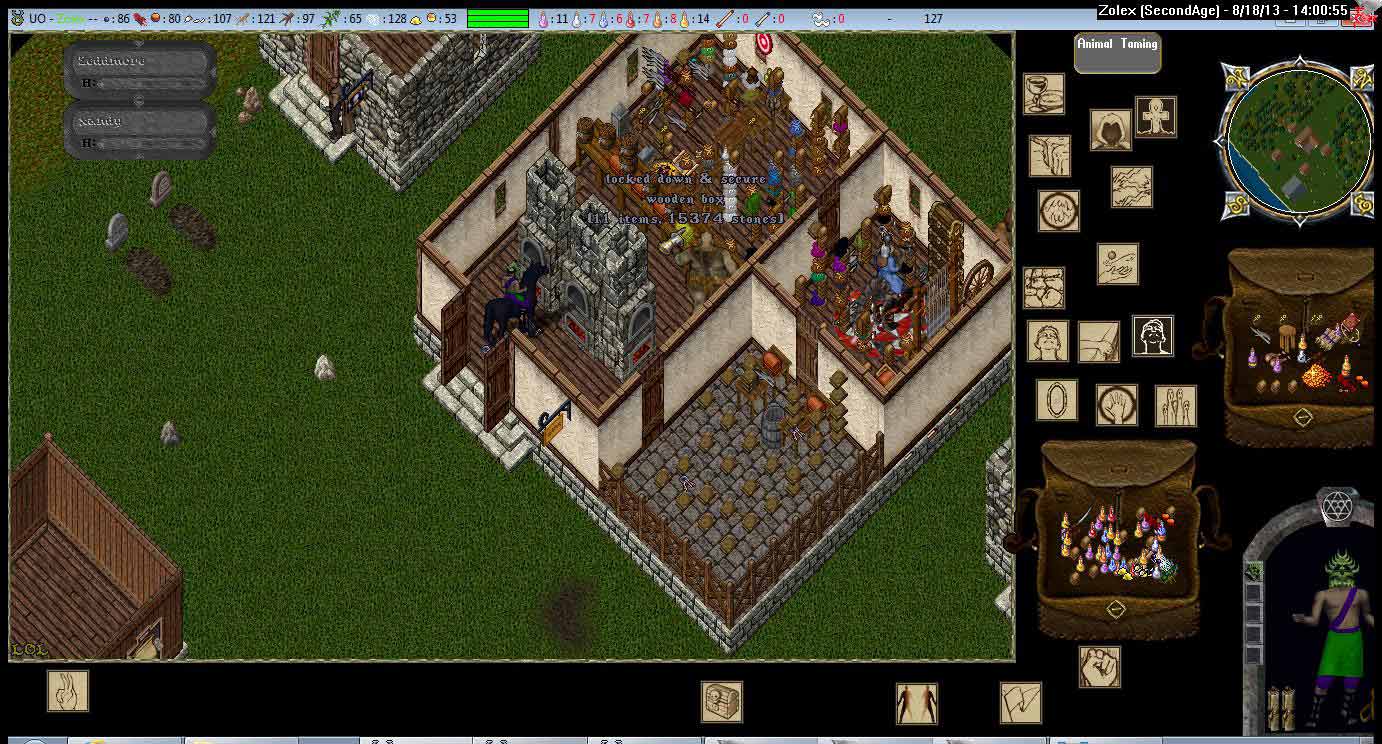Activate the oval mirror spell icon

pyautogui.click(x=1056, y=400)
